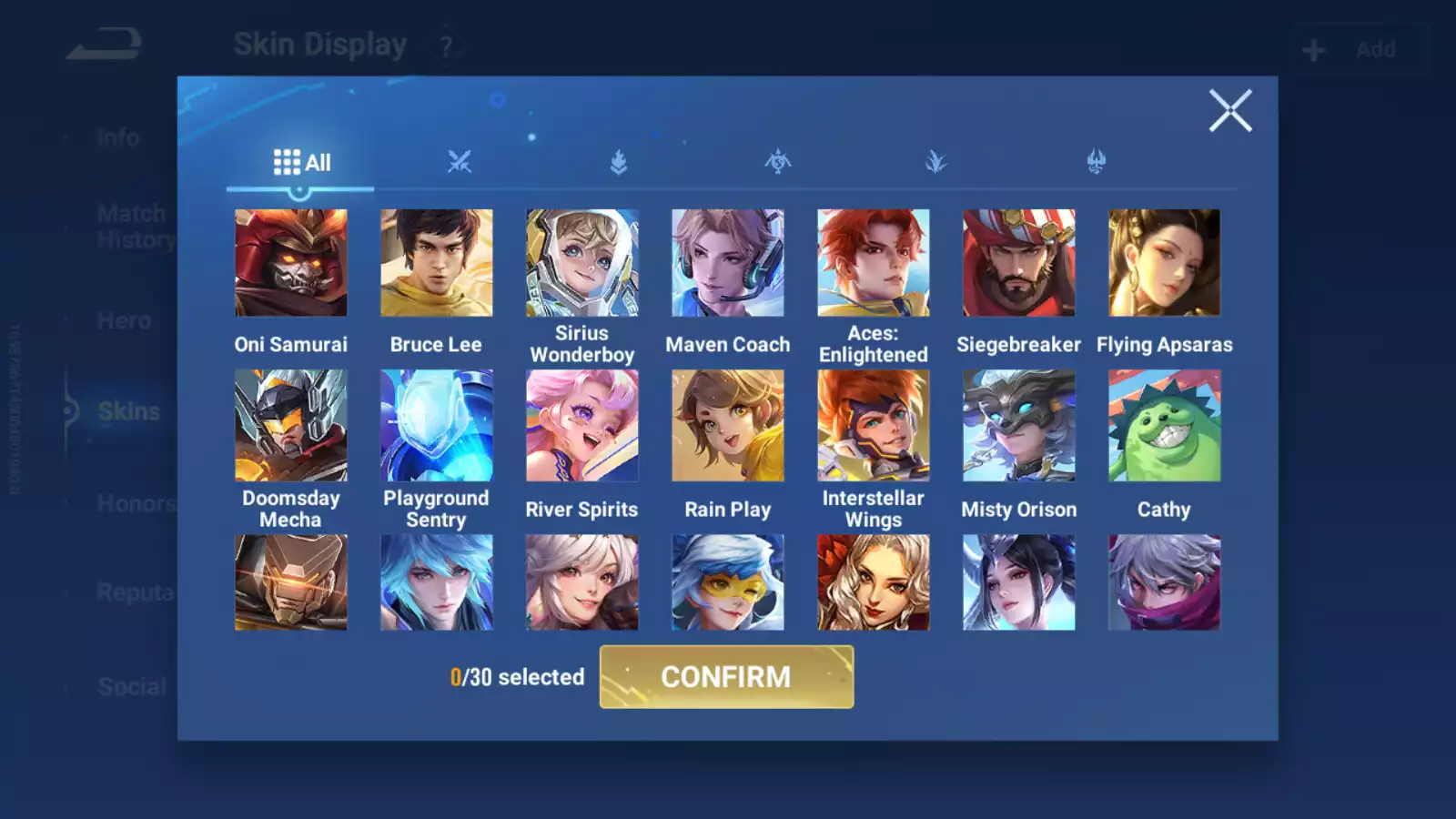Toggle selection of the Bruce Lee skin
The image size is (1456, 819).
(436, 262)
